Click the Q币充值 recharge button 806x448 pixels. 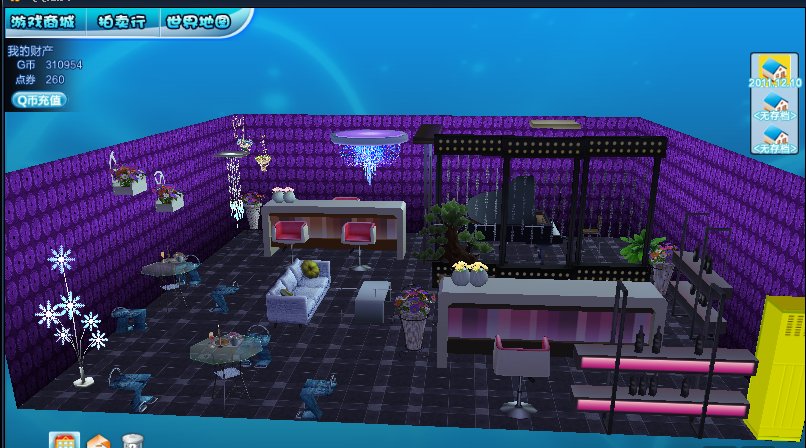click(39, 99)
